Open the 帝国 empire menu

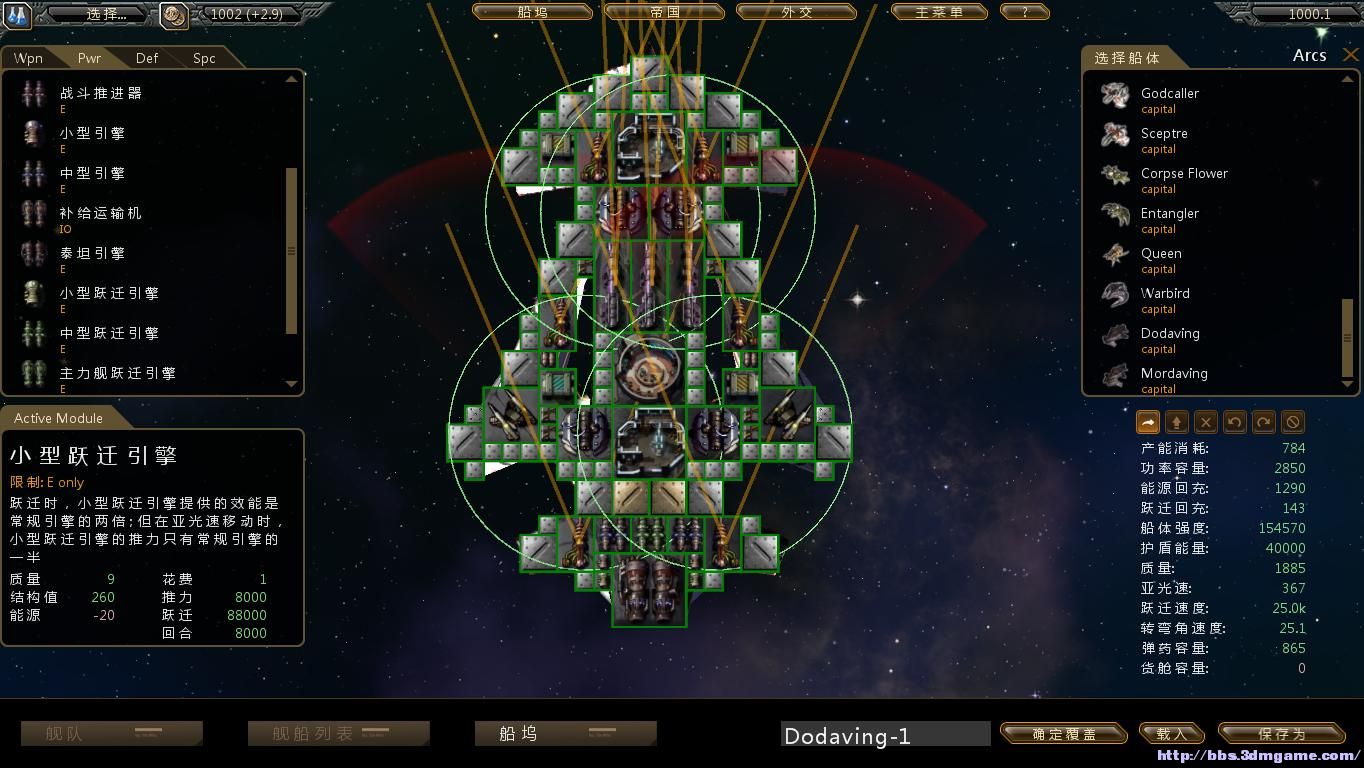pos(664,13)
